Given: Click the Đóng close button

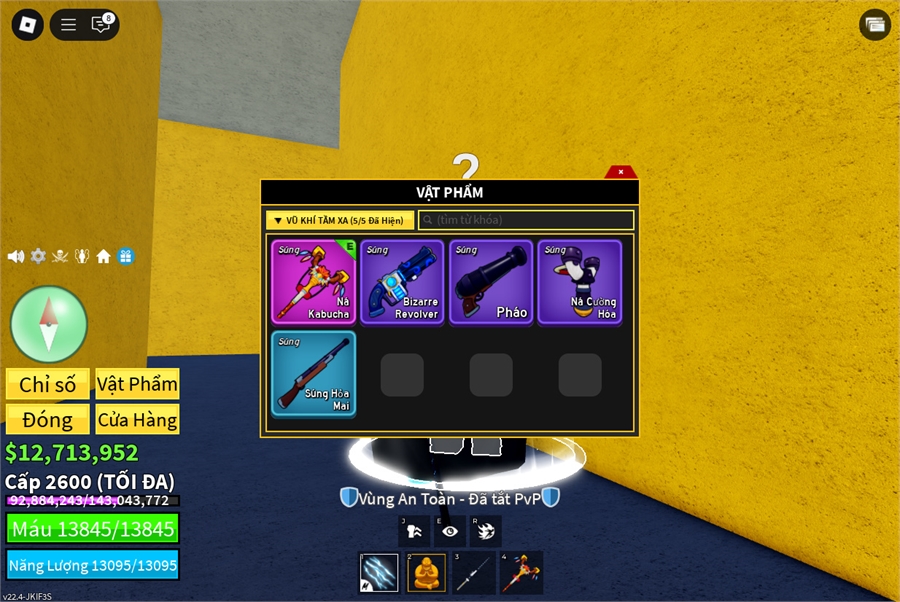Looking at the screenshot, I should click(x=48, y=419).
